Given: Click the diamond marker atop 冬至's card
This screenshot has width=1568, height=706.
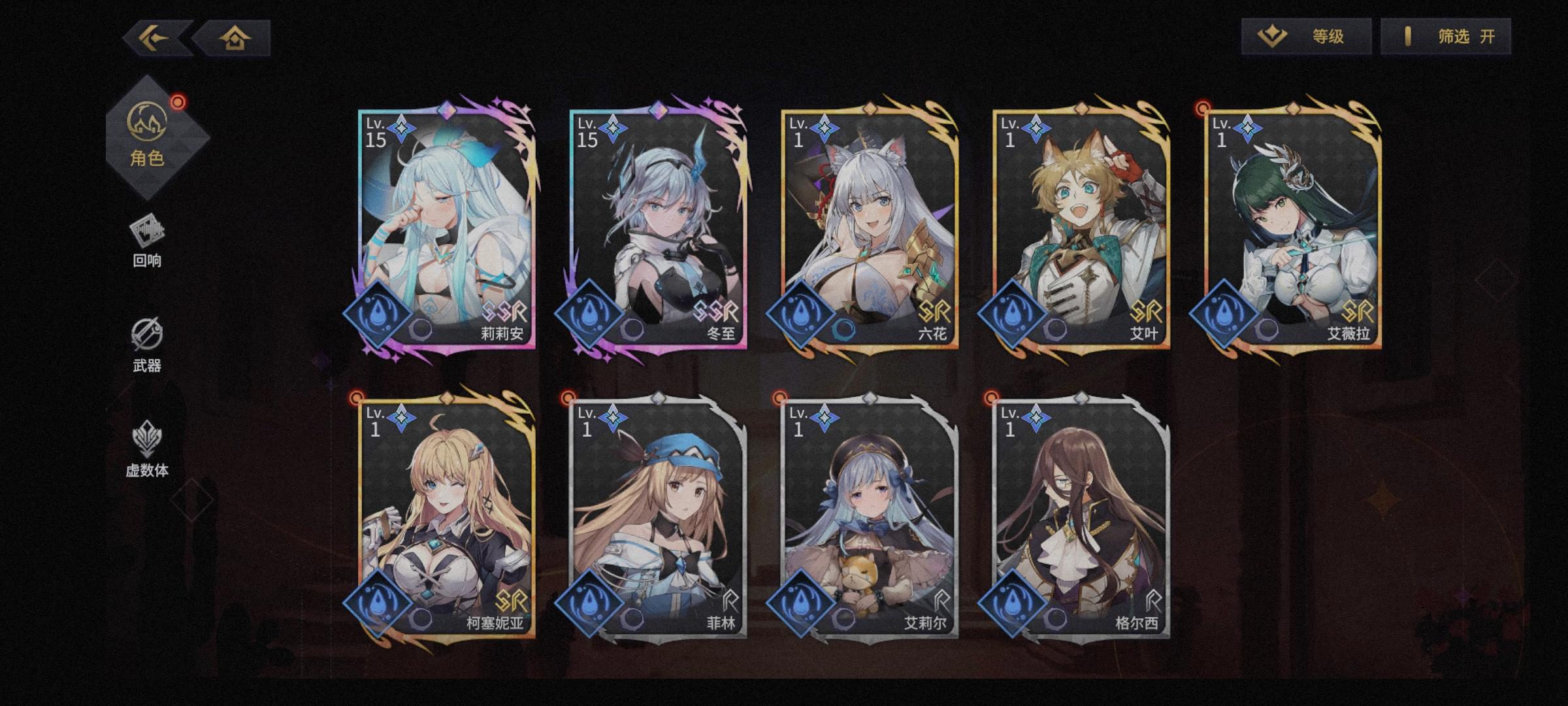Looking at the screenshot, I should pos(660,111).
